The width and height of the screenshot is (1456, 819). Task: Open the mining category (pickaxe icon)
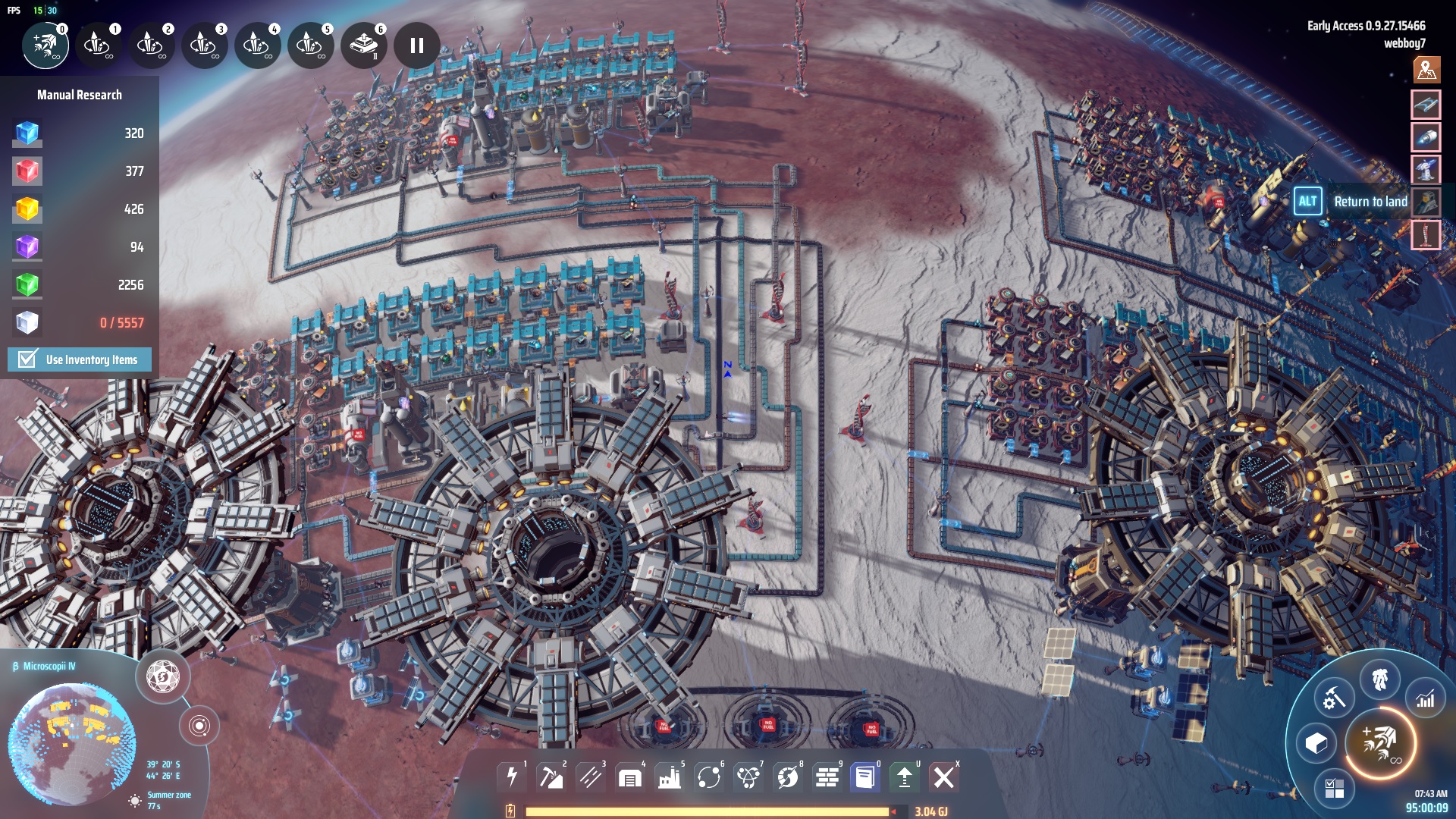[551, 777]
